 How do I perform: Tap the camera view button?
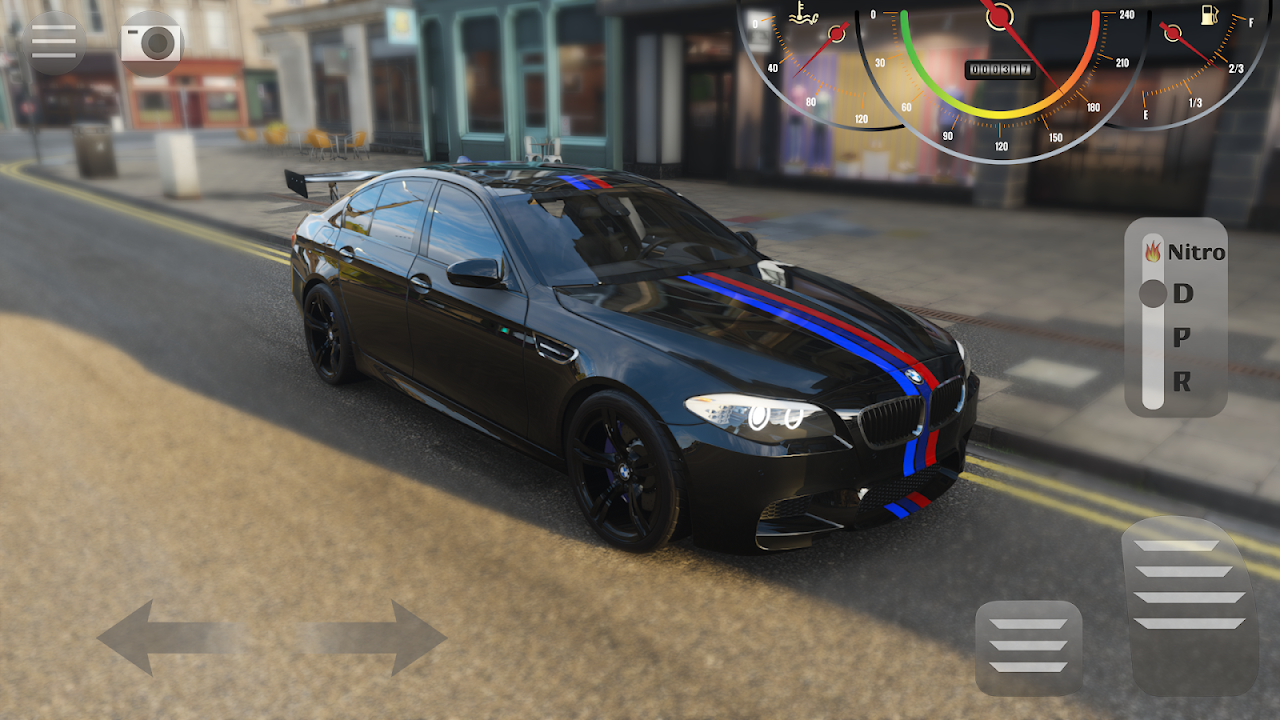point(152,43)
